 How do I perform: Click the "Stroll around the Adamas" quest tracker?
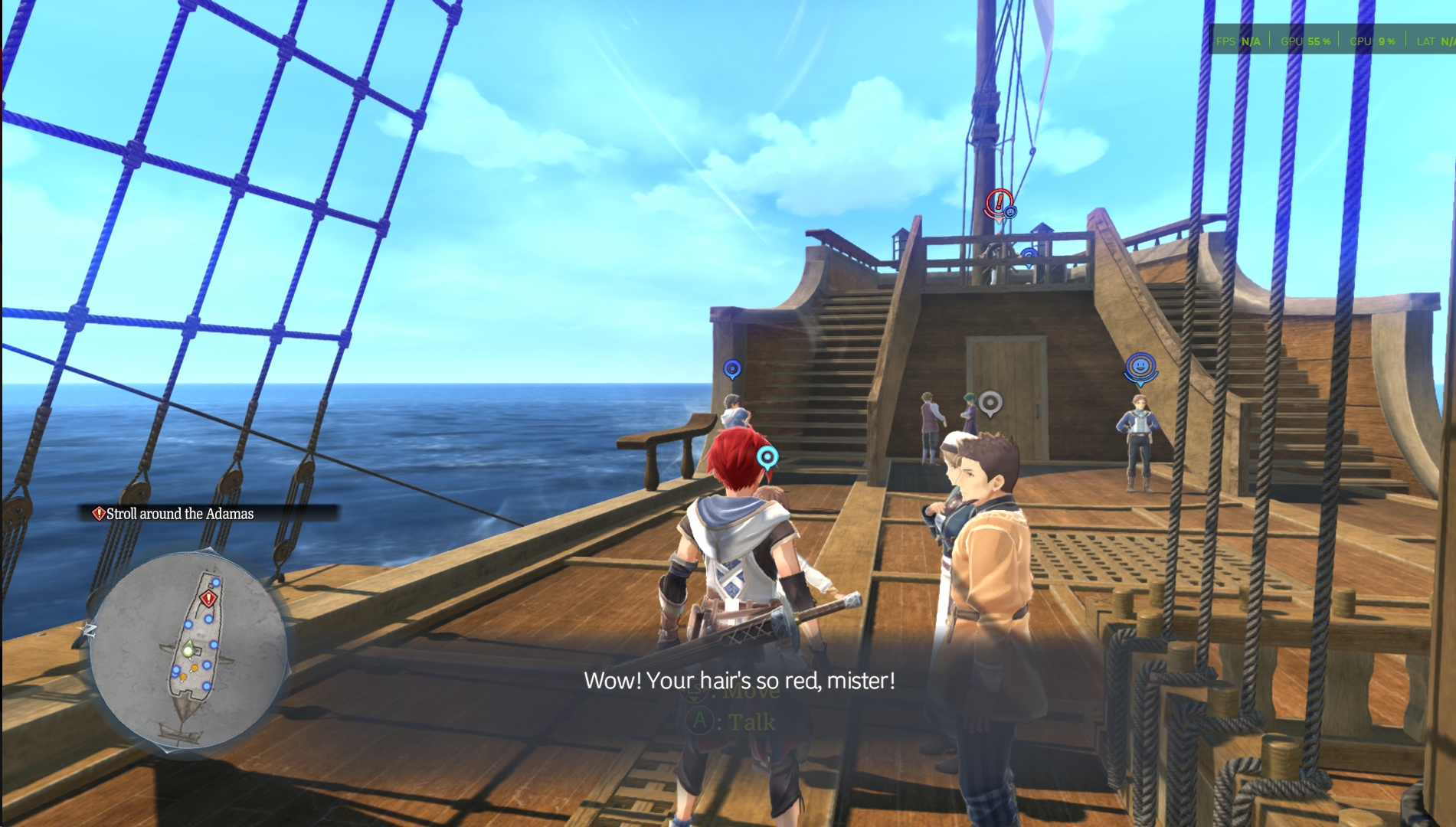179,514
